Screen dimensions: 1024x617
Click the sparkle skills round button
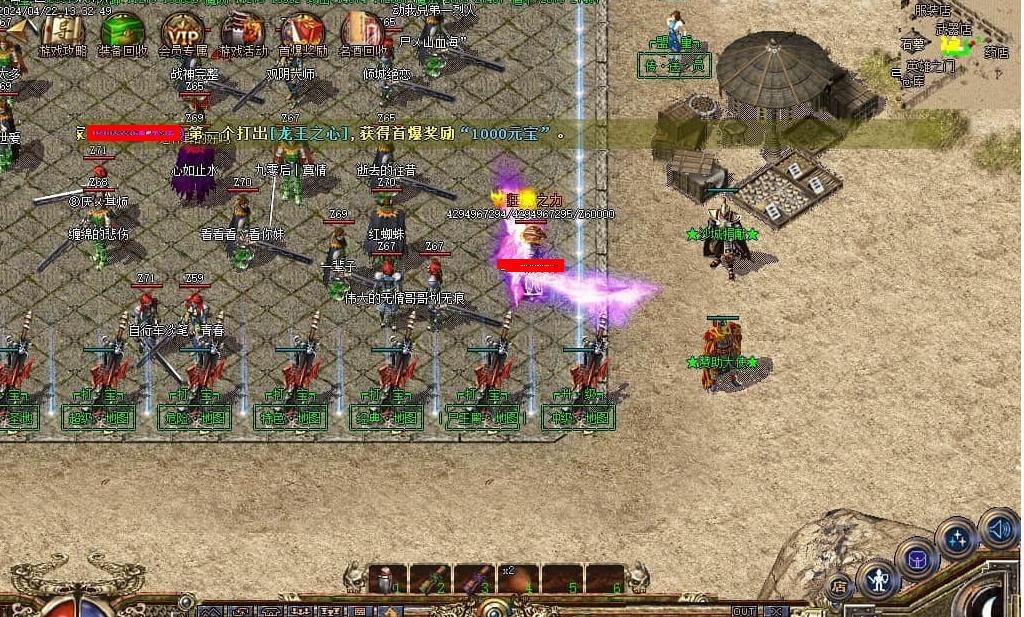[956, 538]
